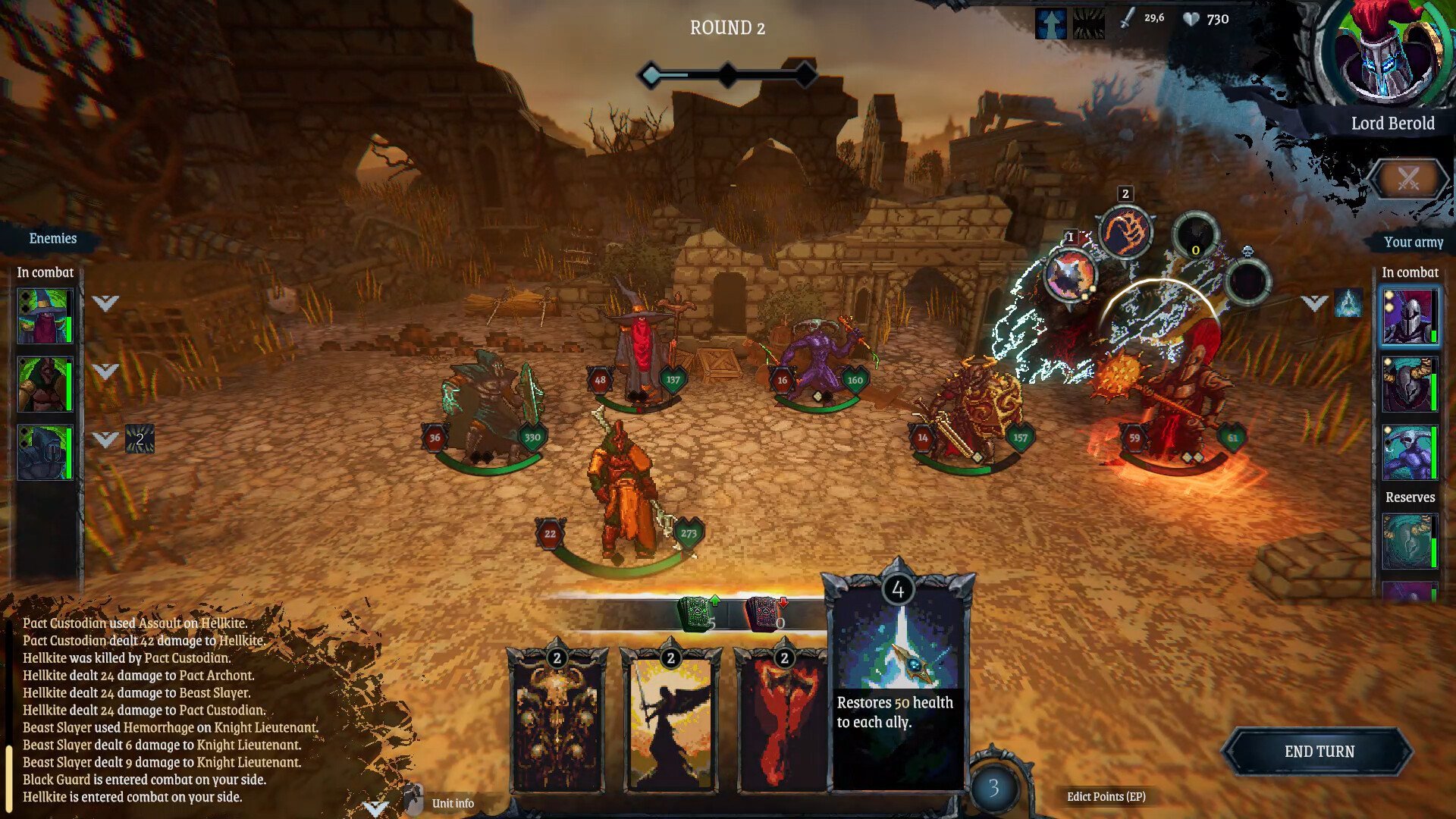
Task: Click the crossed swords battle button under Lord Berold
Action: tap(1408, 180)
